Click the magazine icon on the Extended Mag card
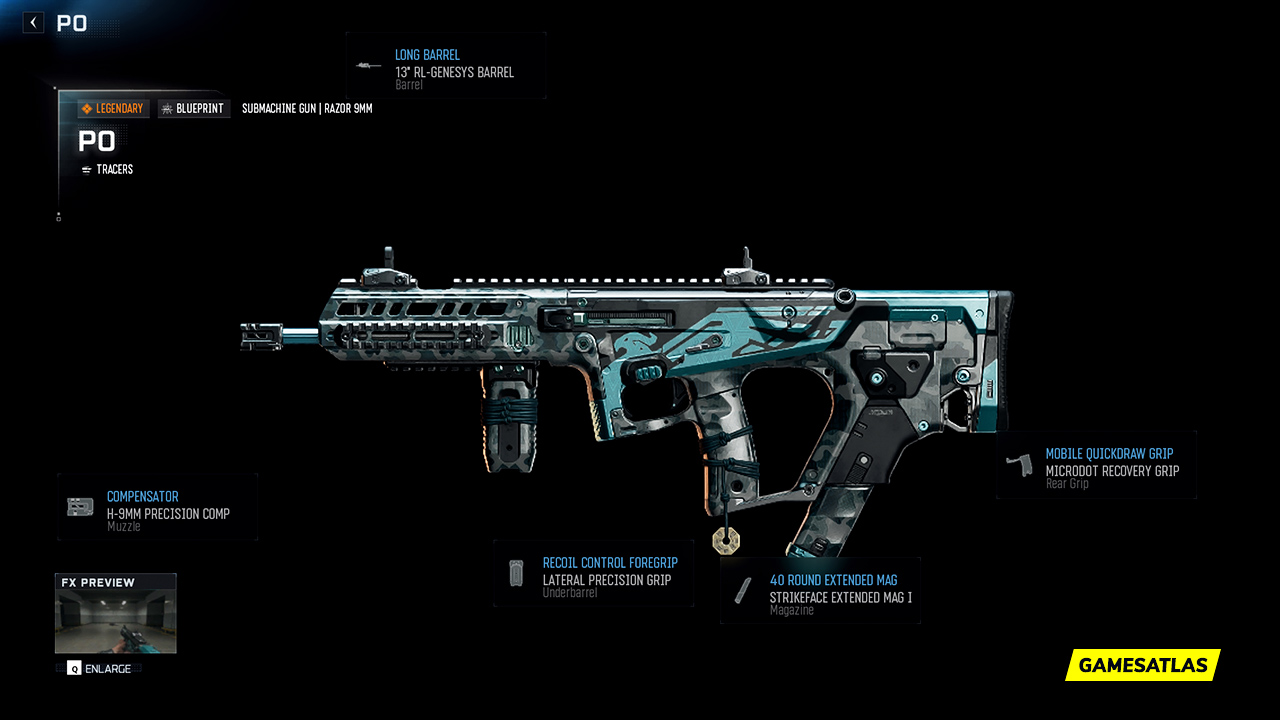This screenshot has width=1280, height=720. click(x=743, y=589)
